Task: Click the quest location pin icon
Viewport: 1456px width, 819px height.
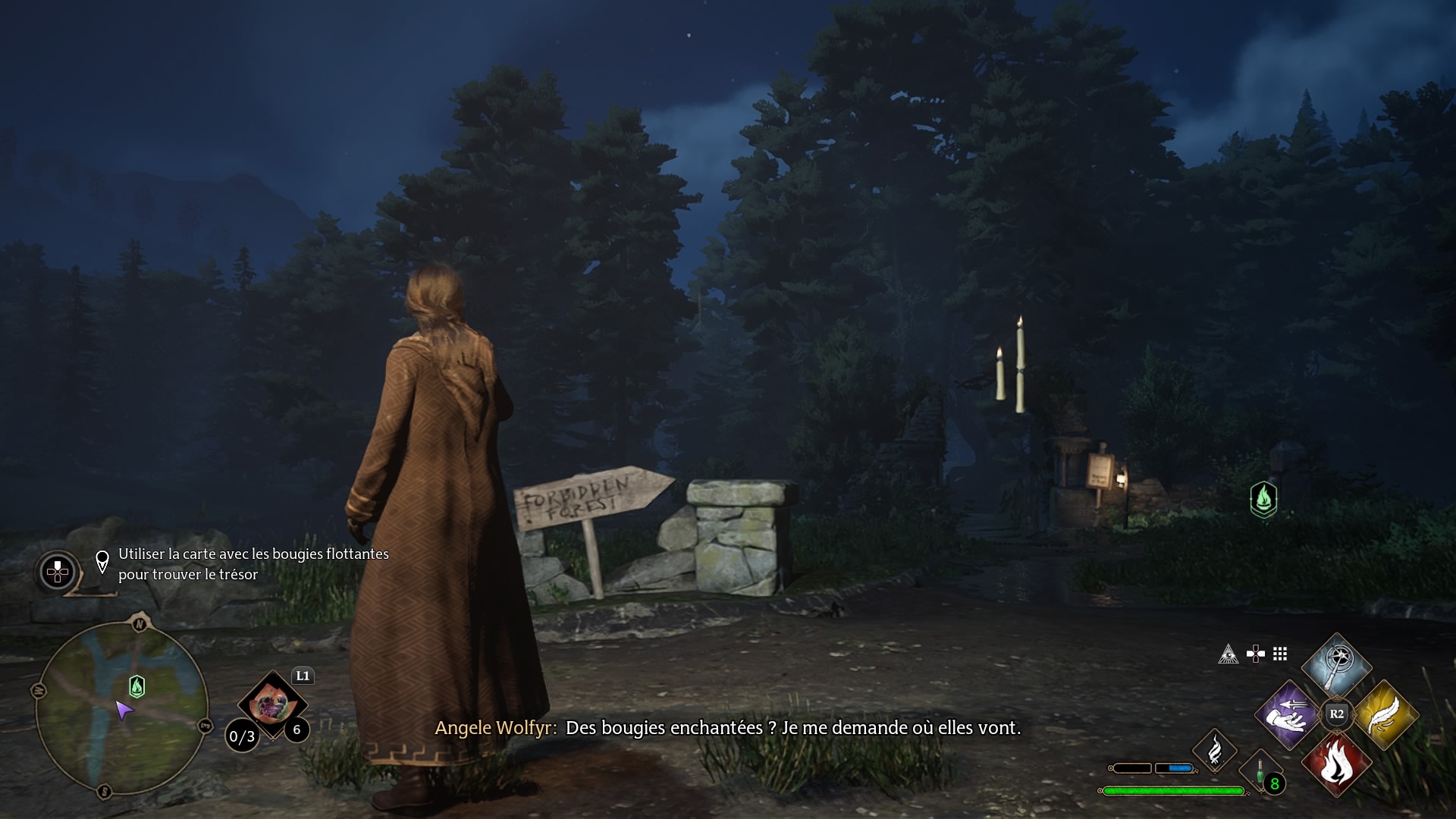Action: [x=102, y=562]
